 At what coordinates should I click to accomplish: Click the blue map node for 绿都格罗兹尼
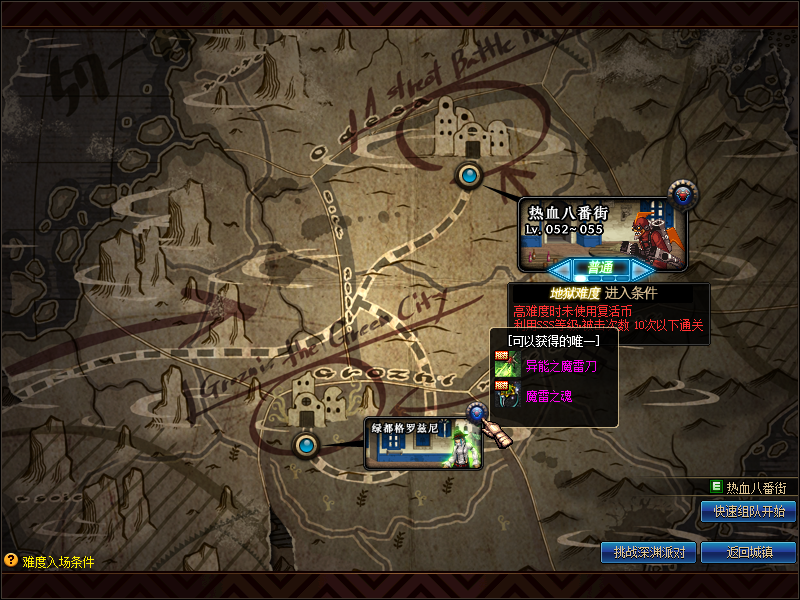click(x=305, y=443)
